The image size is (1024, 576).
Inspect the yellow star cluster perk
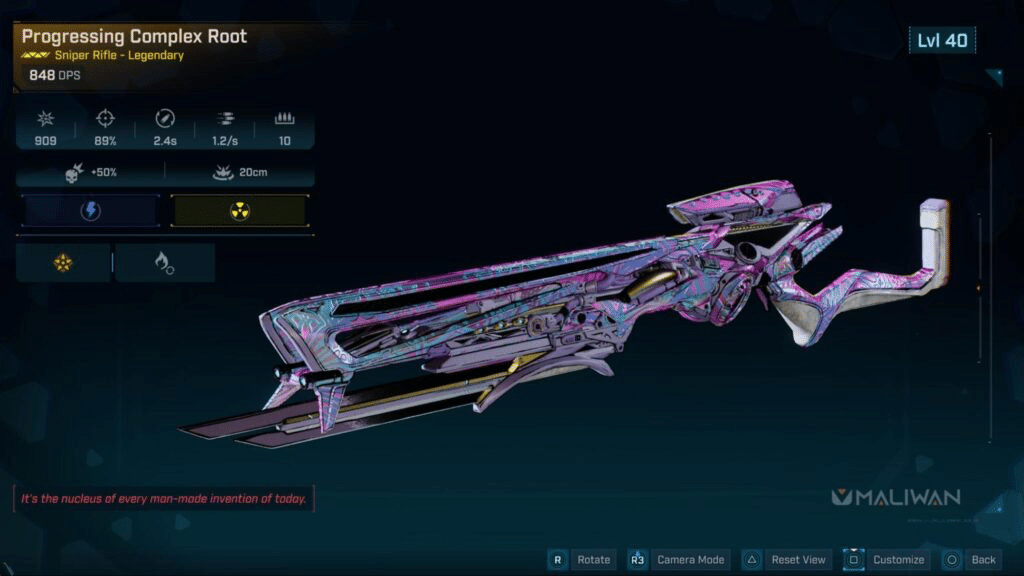click(x=63, y=263)
